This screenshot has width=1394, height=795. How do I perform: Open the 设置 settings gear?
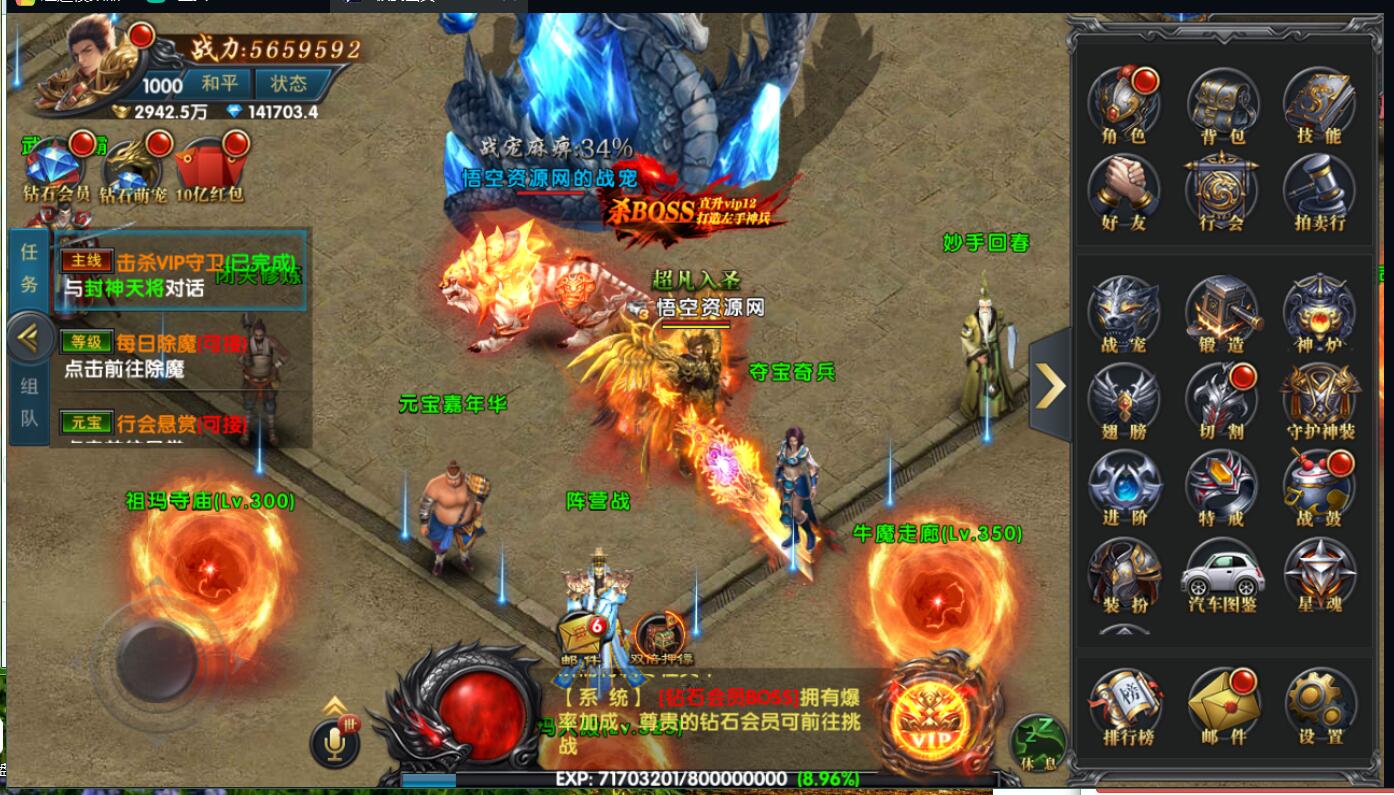tap(1320, 704)
